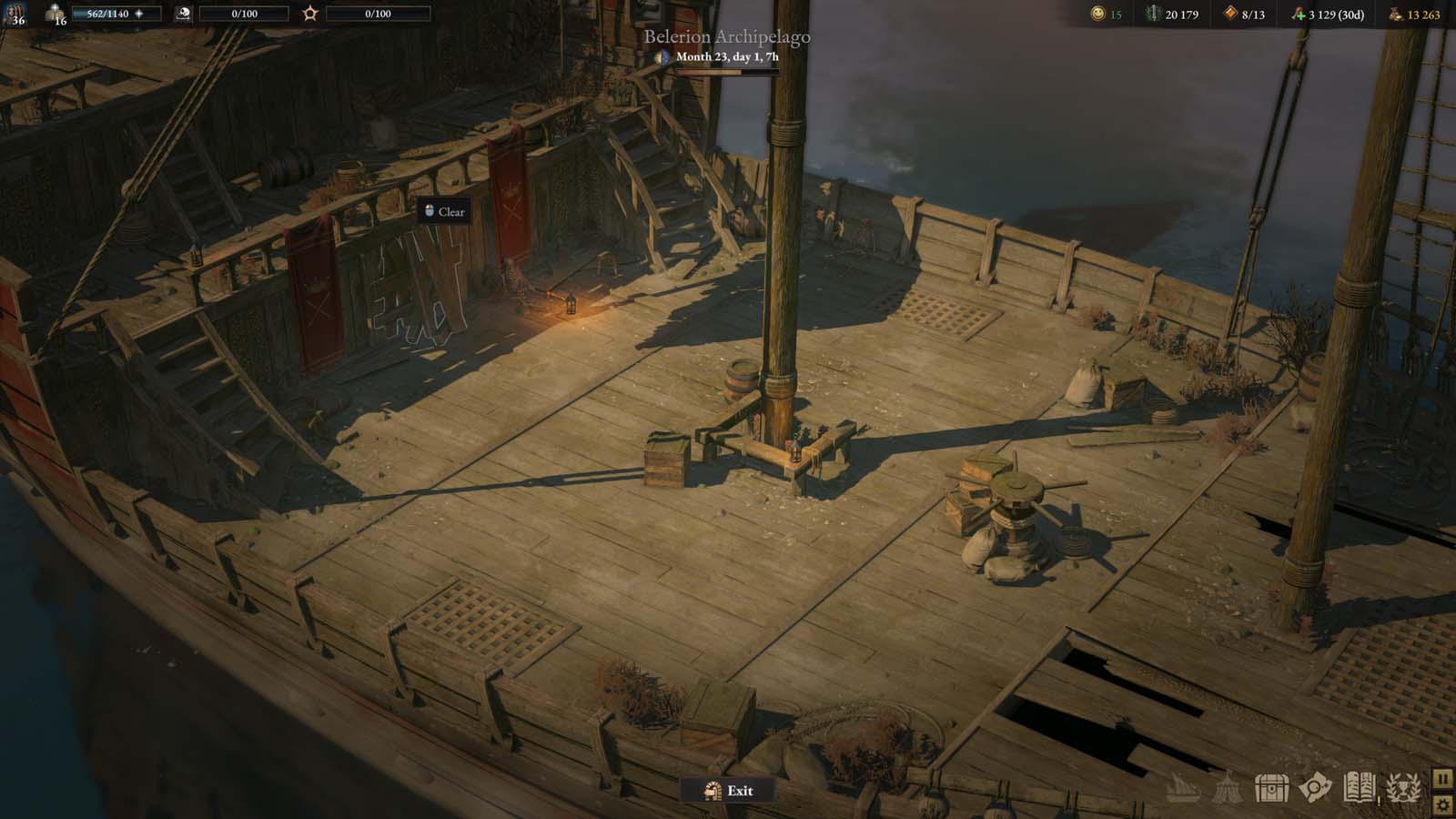Click the 562/1140 food progress bar

tap(116, 14)
